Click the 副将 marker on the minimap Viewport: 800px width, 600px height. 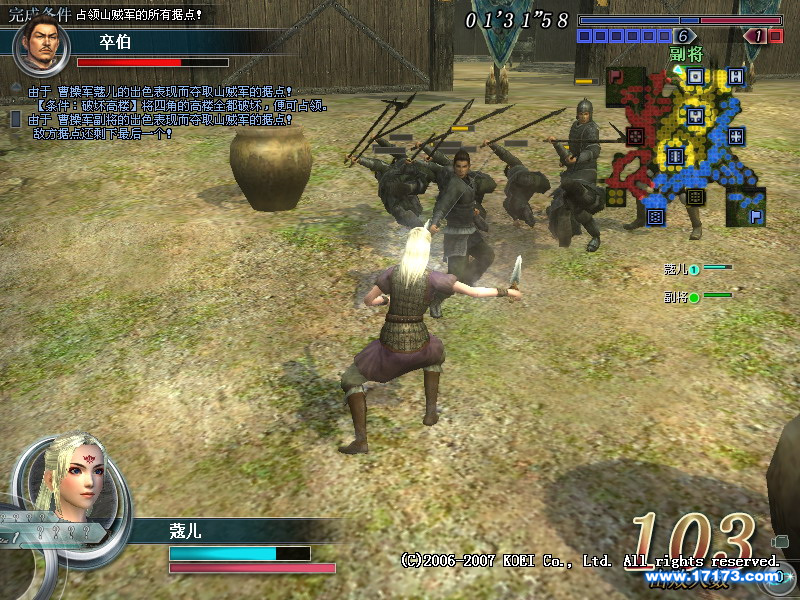click(x=685, y=56)
